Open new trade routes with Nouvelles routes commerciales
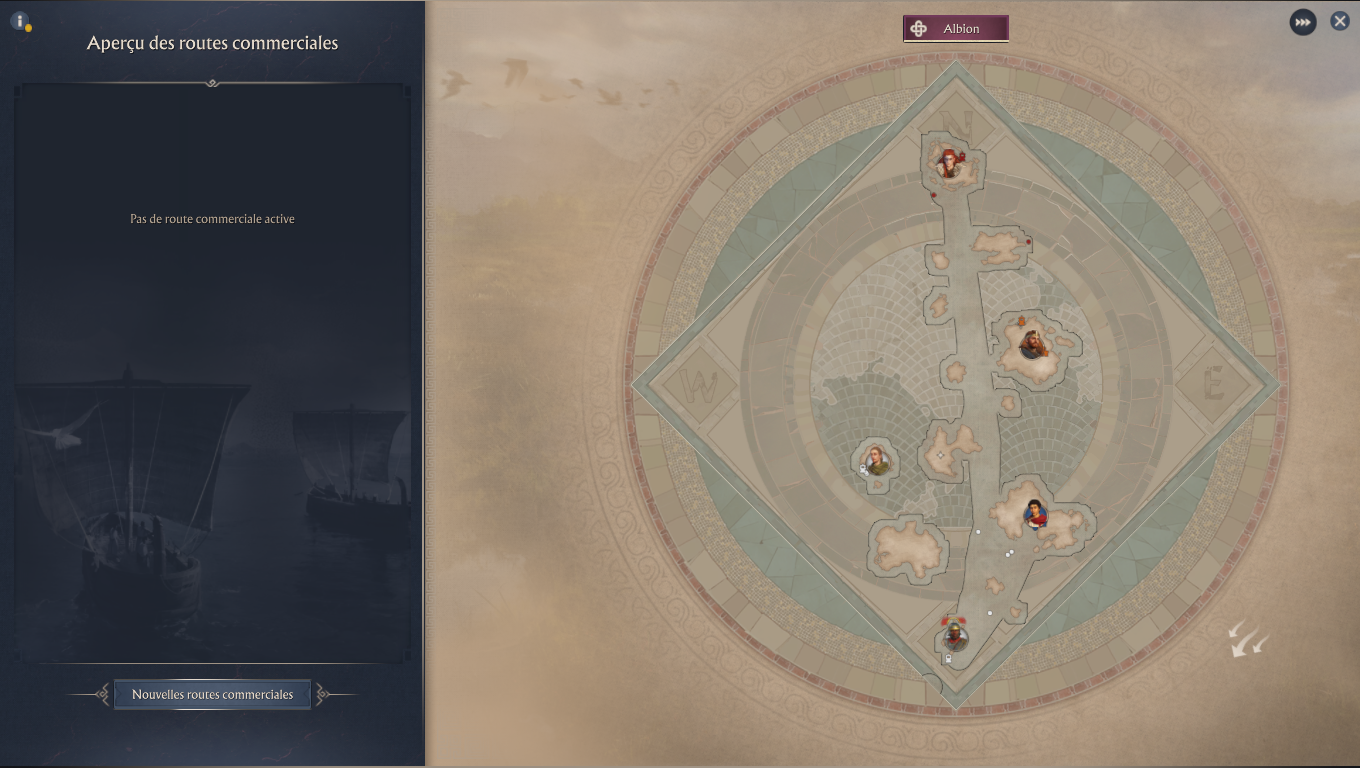Viewport: 1360px width, 768px height. click(212, 694)
